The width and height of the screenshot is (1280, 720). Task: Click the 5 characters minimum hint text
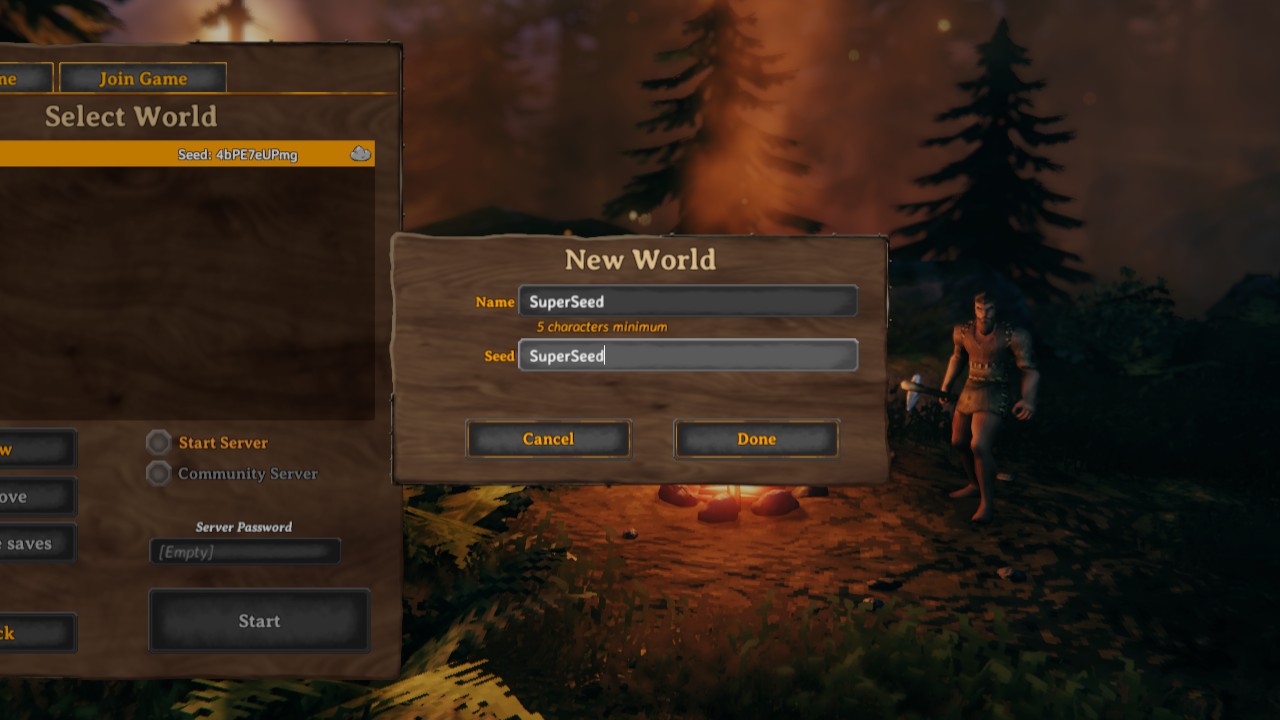pyautogui.click(x=600, y=327)
